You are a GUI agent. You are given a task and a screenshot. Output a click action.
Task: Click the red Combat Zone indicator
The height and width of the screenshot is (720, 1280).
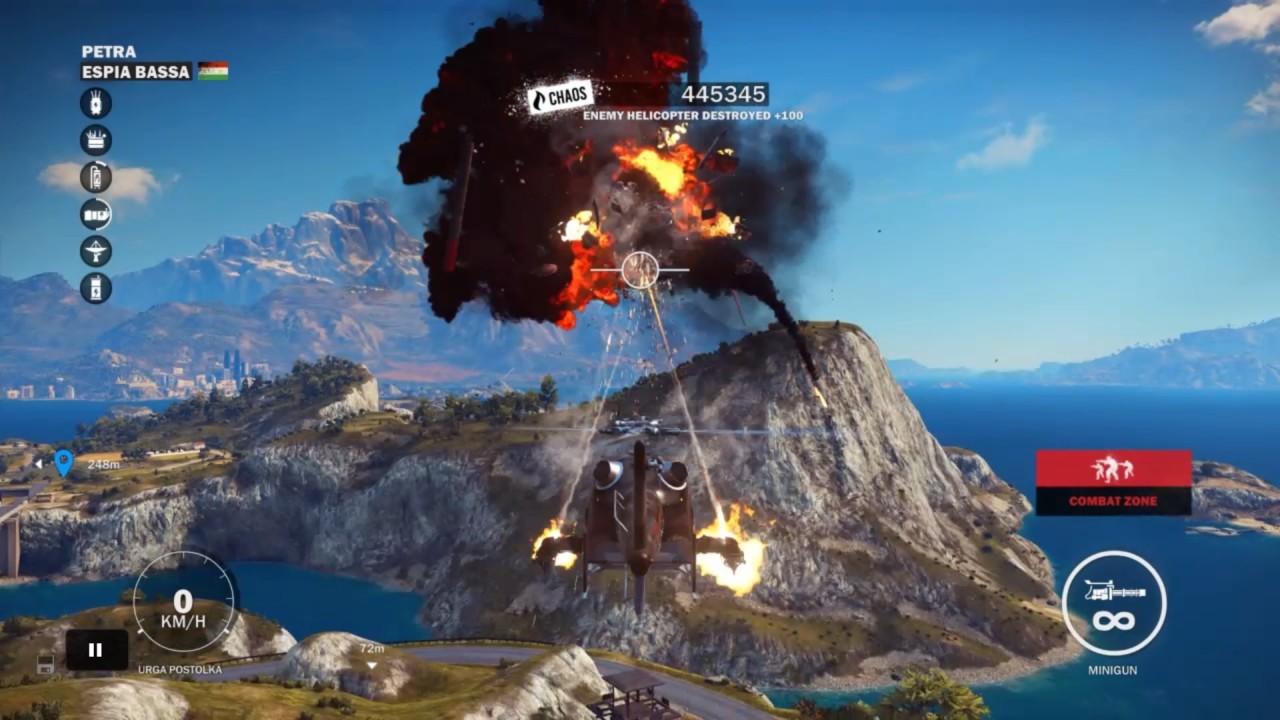(x=1113, y=482)
